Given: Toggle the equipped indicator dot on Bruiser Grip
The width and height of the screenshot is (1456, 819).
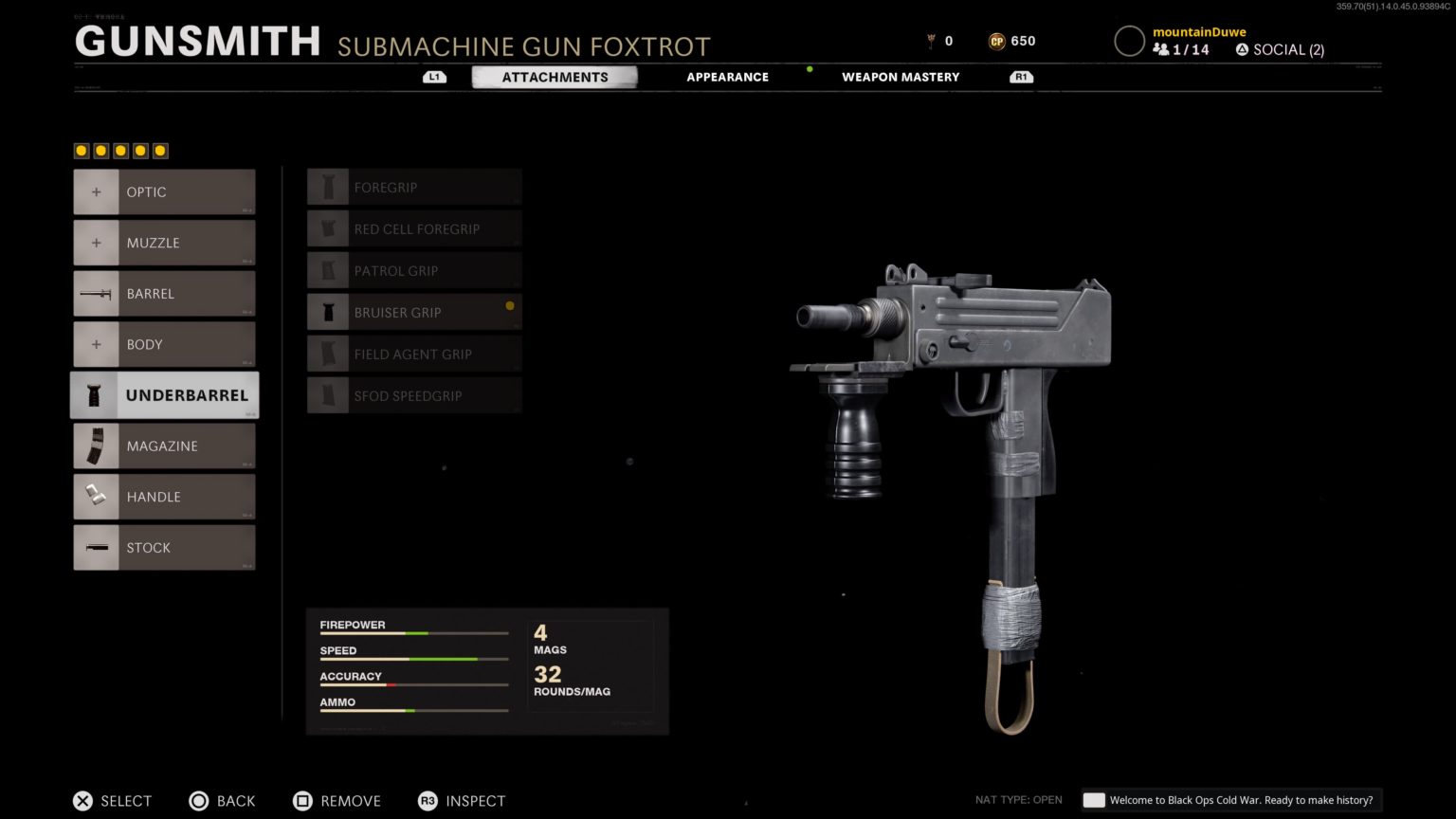Looking at the screenshot, I should tap(510, 306).
